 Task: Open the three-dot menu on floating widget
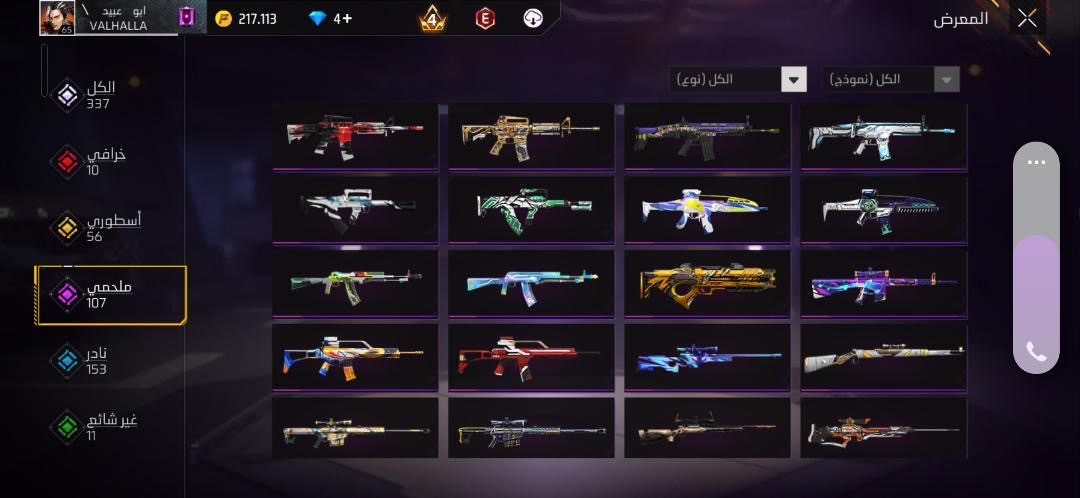(1036, 162)
